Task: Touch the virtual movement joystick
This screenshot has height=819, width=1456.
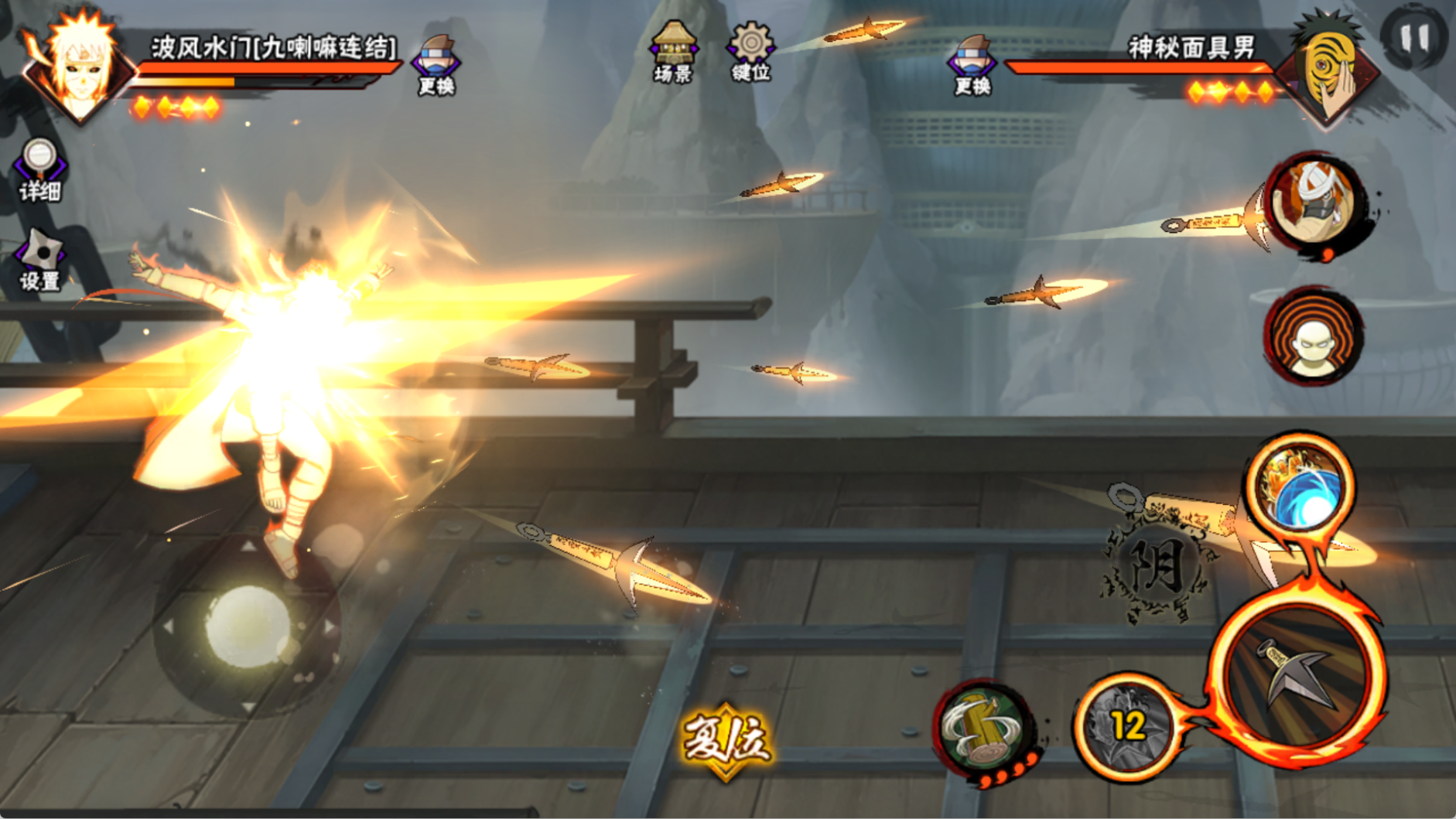Action: pyautogui.click(x=248, y=626)
